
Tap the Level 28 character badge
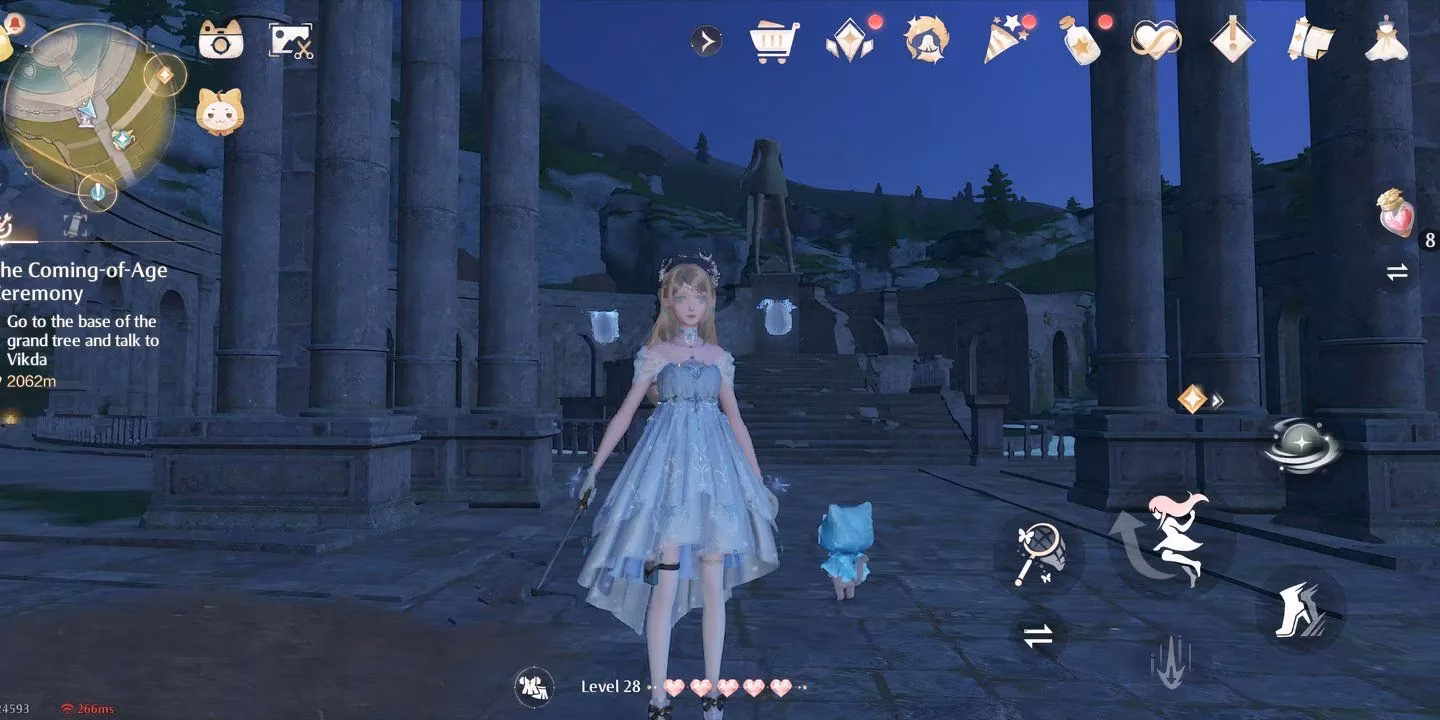pos(535,687)
